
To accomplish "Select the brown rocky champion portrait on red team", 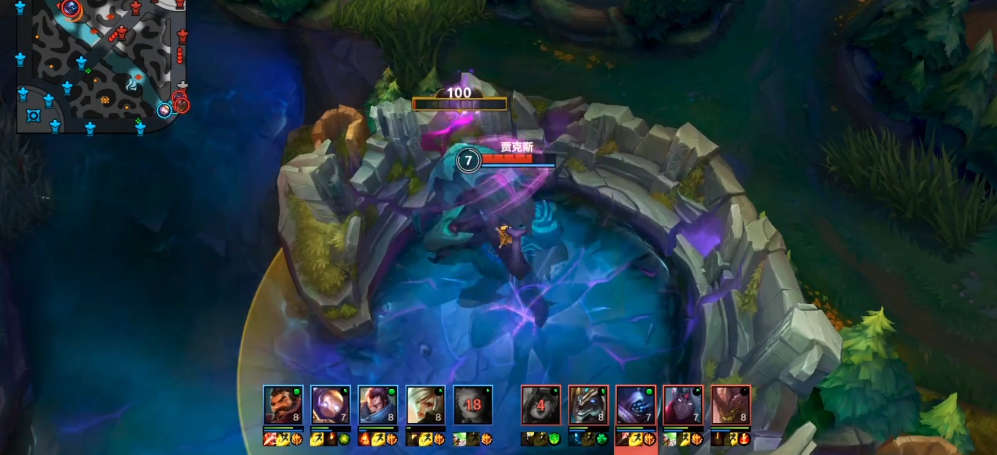I will (731, 405).
